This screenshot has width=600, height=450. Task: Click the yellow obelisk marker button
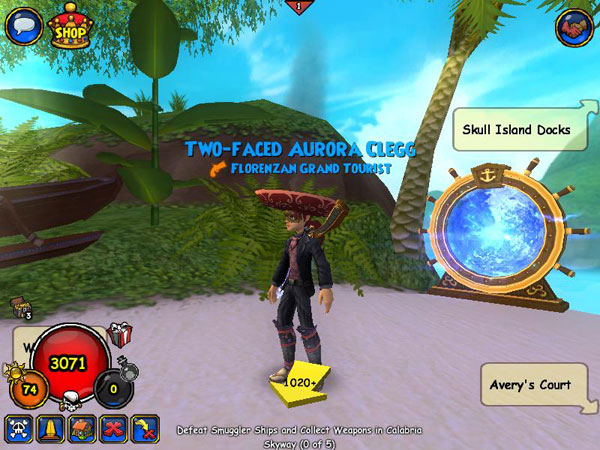pos(49,428)
